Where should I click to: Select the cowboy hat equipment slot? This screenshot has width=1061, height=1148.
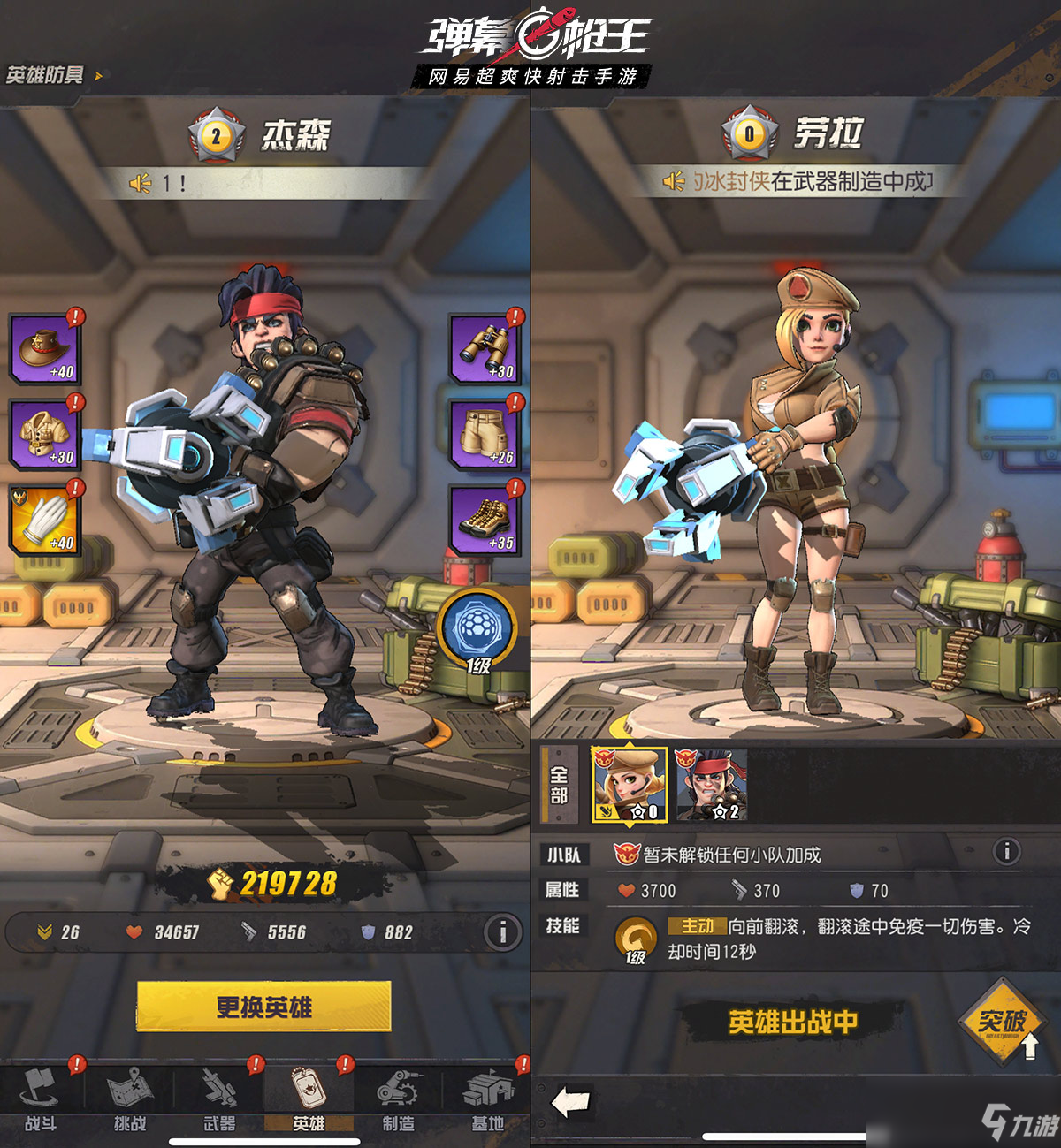(x=46, y=348)
